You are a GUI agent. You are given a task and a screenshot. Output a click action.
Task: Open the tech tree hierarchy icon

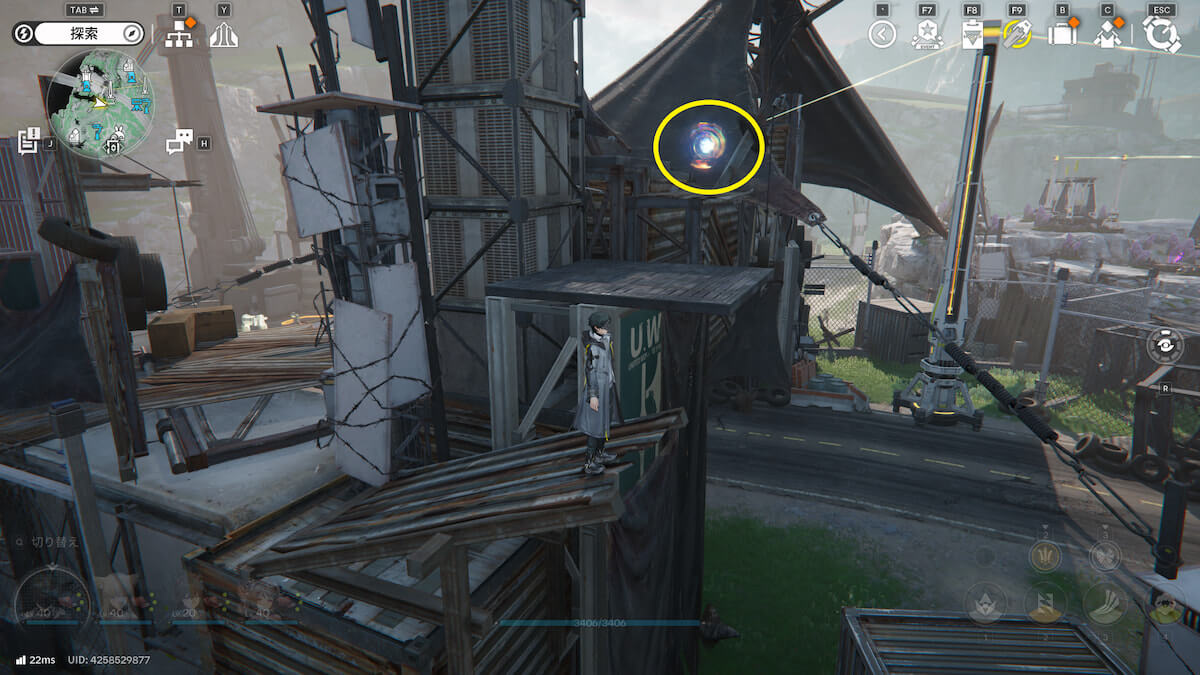tap(180, 35)
